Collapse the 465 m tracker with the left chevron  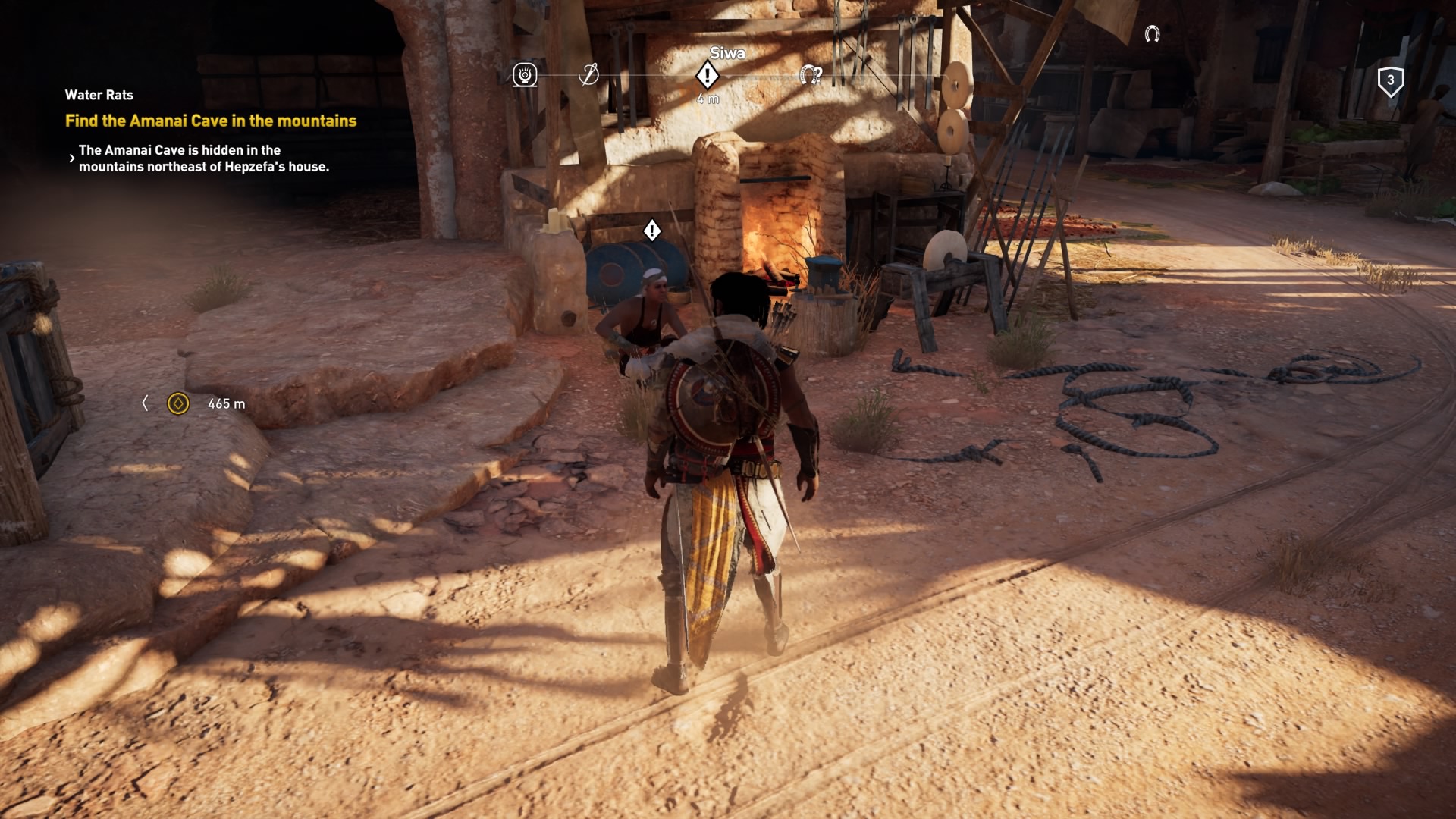click(x=147, y=403)
